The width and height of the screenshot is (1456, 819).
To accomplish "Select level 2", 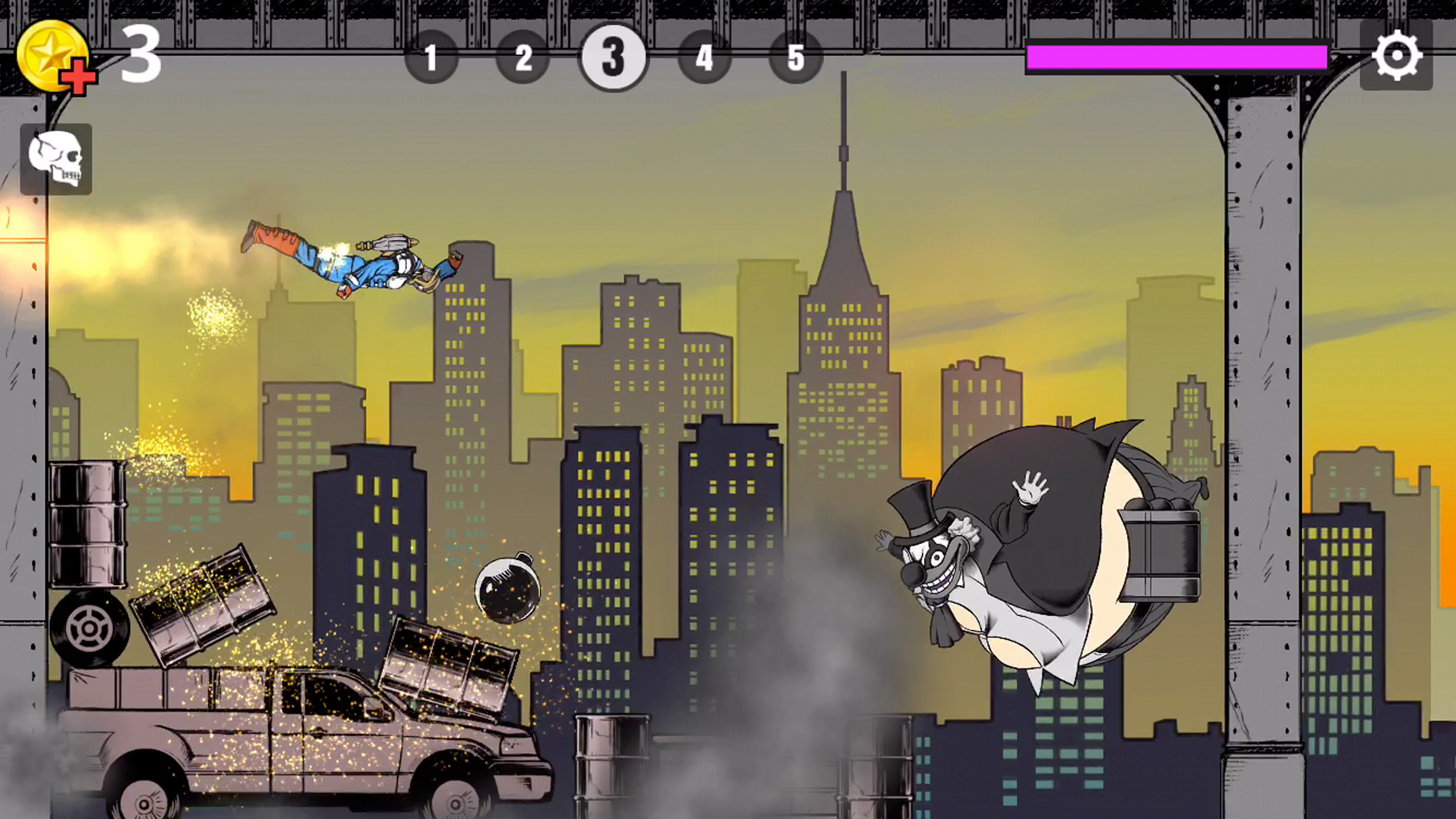I will (x=523, y=58).
